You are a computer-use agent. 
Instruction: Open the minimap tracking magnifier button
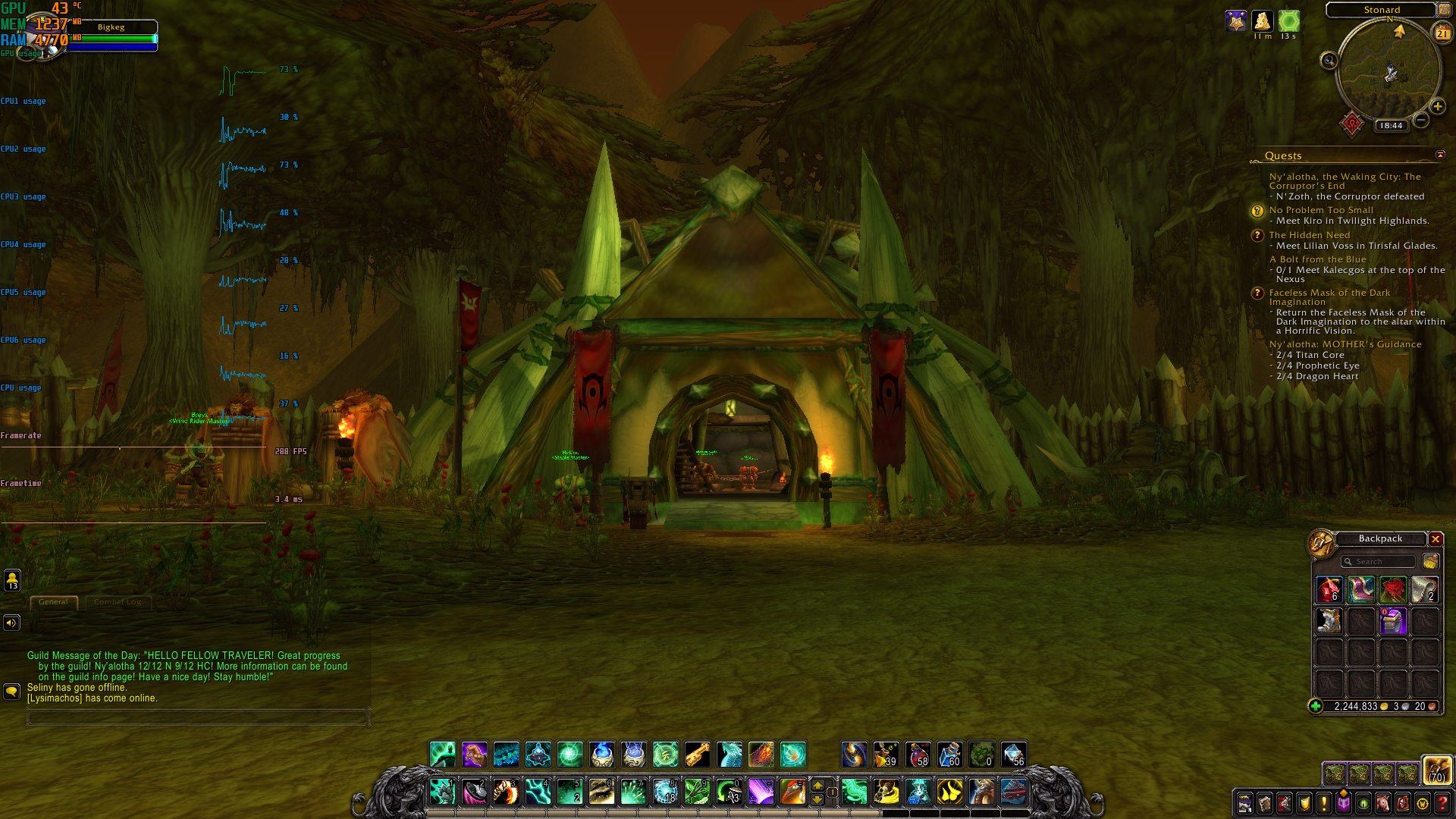[1329, 60]
